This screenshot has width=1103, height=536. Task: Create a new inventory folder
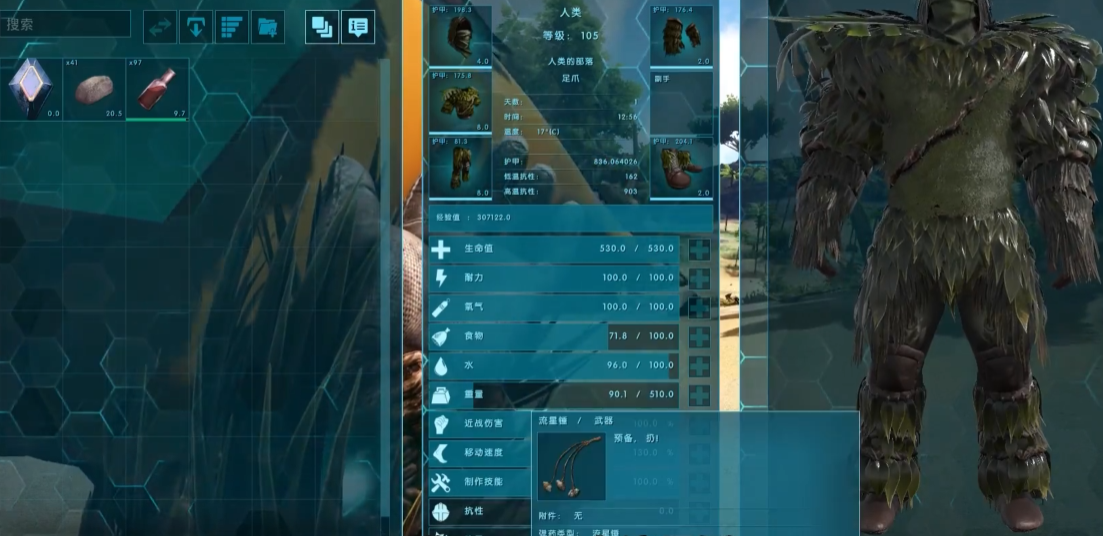(267, 27)
